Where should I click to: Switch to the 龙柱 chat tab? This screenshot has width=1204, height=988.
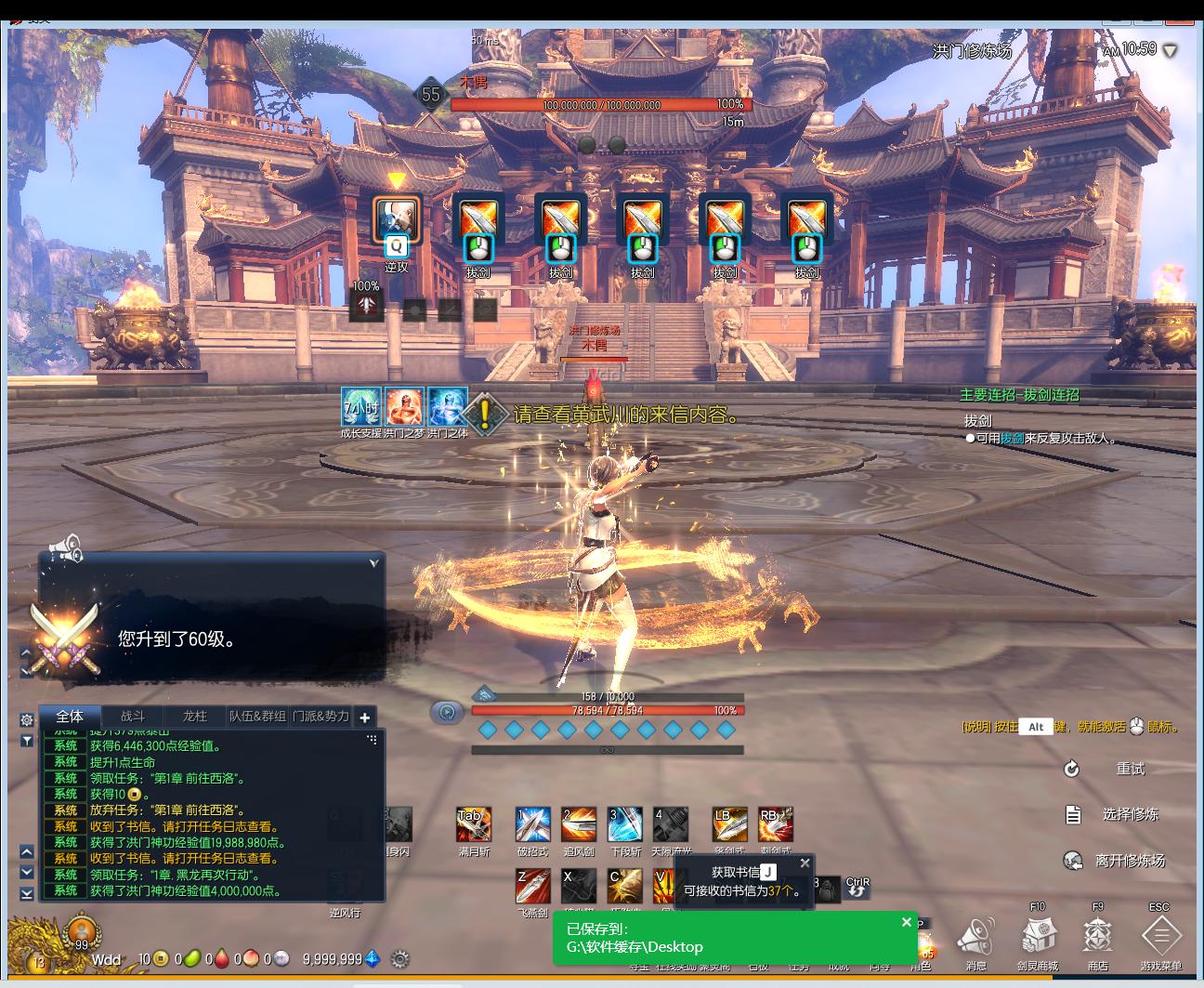(x=195, y=717)
